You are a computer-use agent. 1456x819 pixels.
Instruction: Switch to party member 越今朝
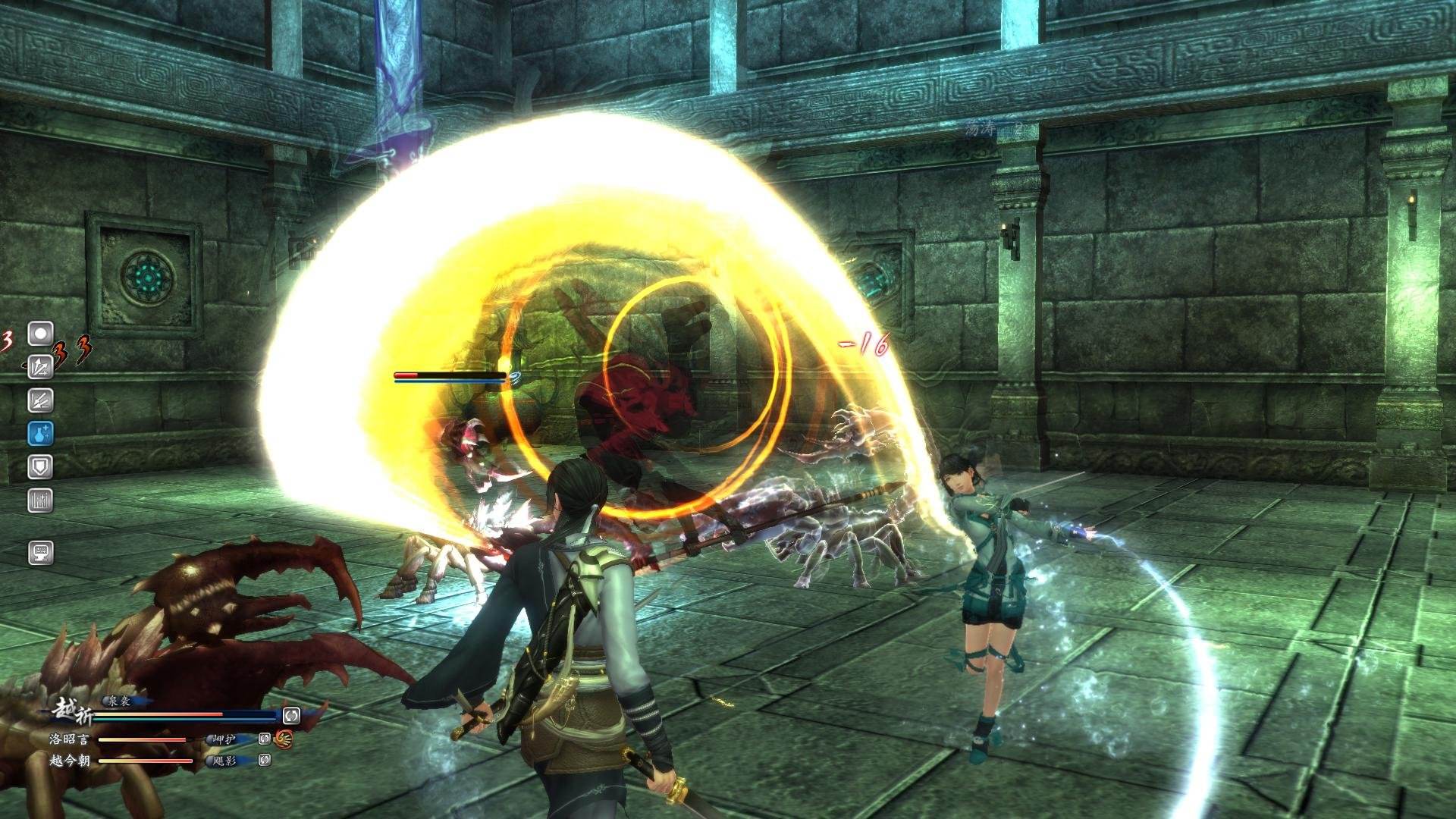(x=70, y=760)
